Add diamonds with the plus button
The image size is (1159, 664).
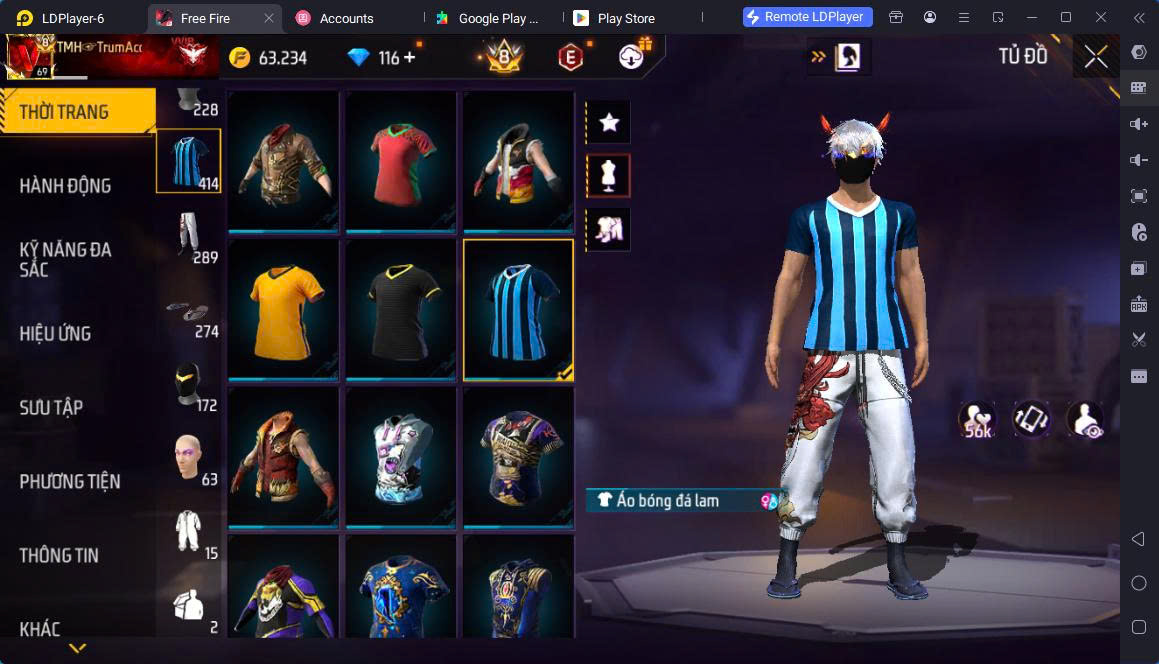[410, 58]
